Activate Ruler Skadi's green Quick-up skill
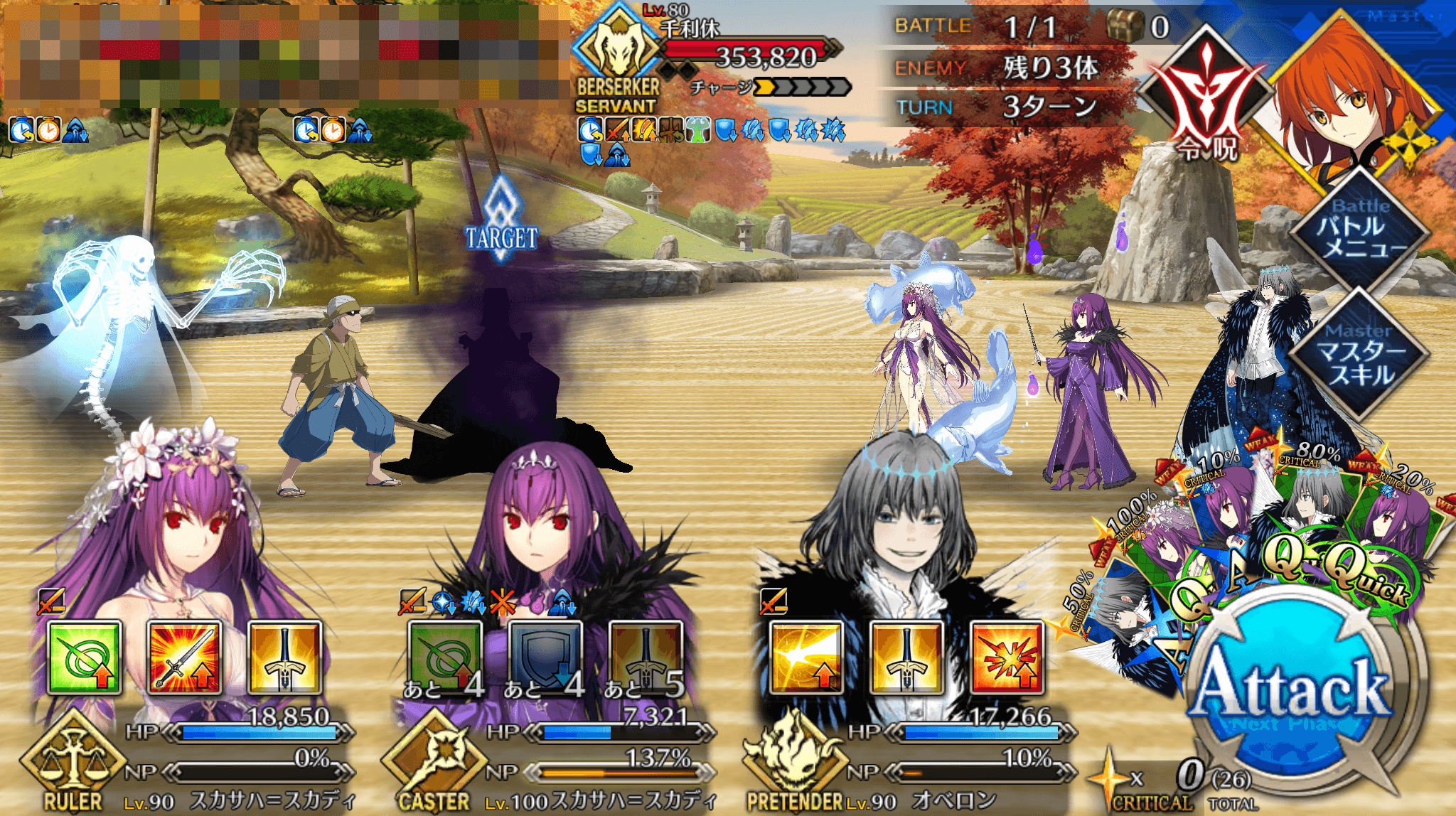This screenshot has height=816, width=1456. [x=84, y=657]
